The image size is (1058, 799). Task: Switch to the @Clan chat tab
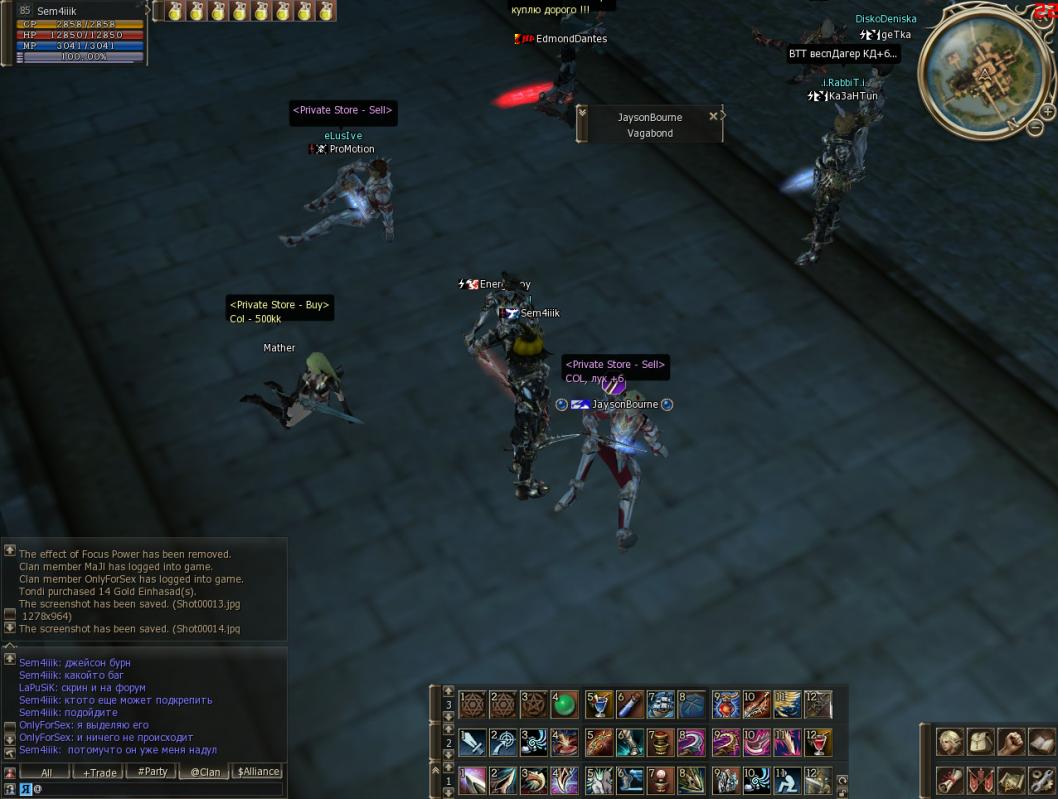(206, 772)
